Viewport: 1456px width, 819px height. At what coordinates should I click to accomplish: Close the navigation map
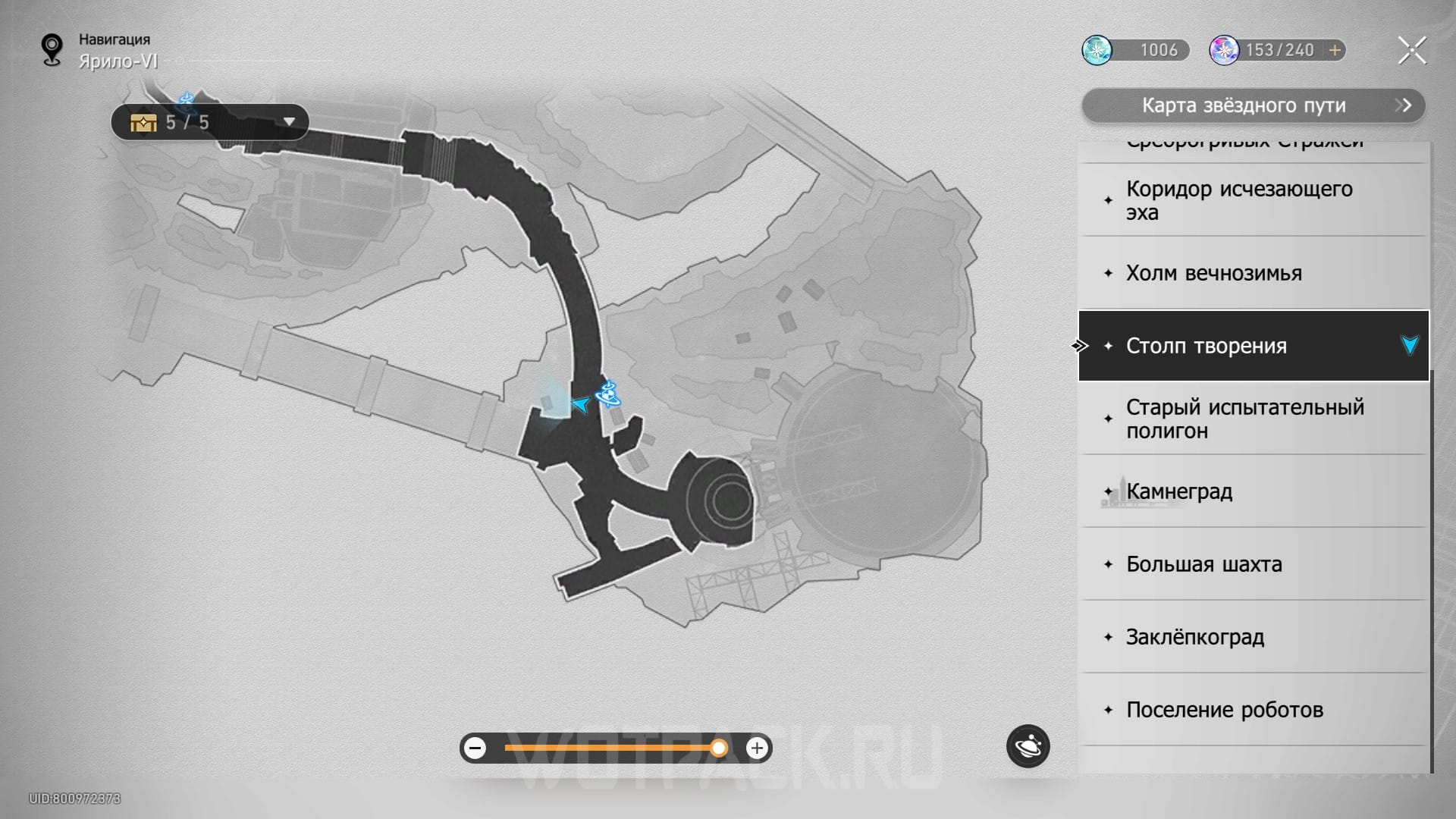[x=1411, y=51]
